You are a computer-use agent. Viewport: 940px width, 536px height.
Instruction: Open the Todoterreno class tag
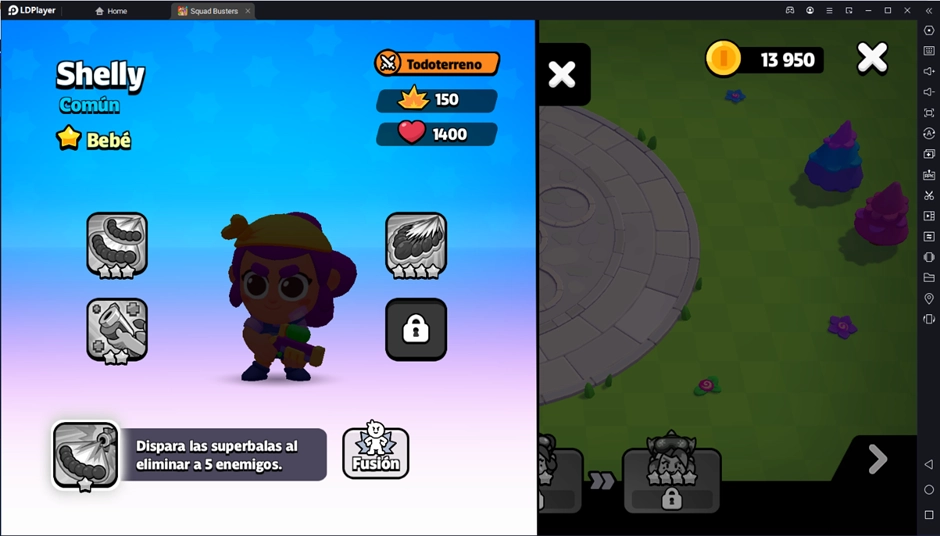pyautogui.click(x=437, y=64)
